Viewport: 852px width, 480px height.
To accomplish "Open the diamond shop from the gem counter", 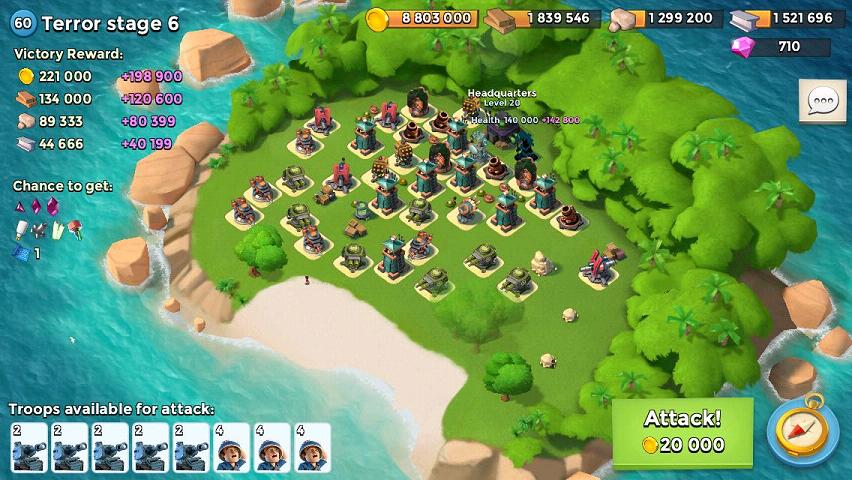I will [x=780, y=46].
